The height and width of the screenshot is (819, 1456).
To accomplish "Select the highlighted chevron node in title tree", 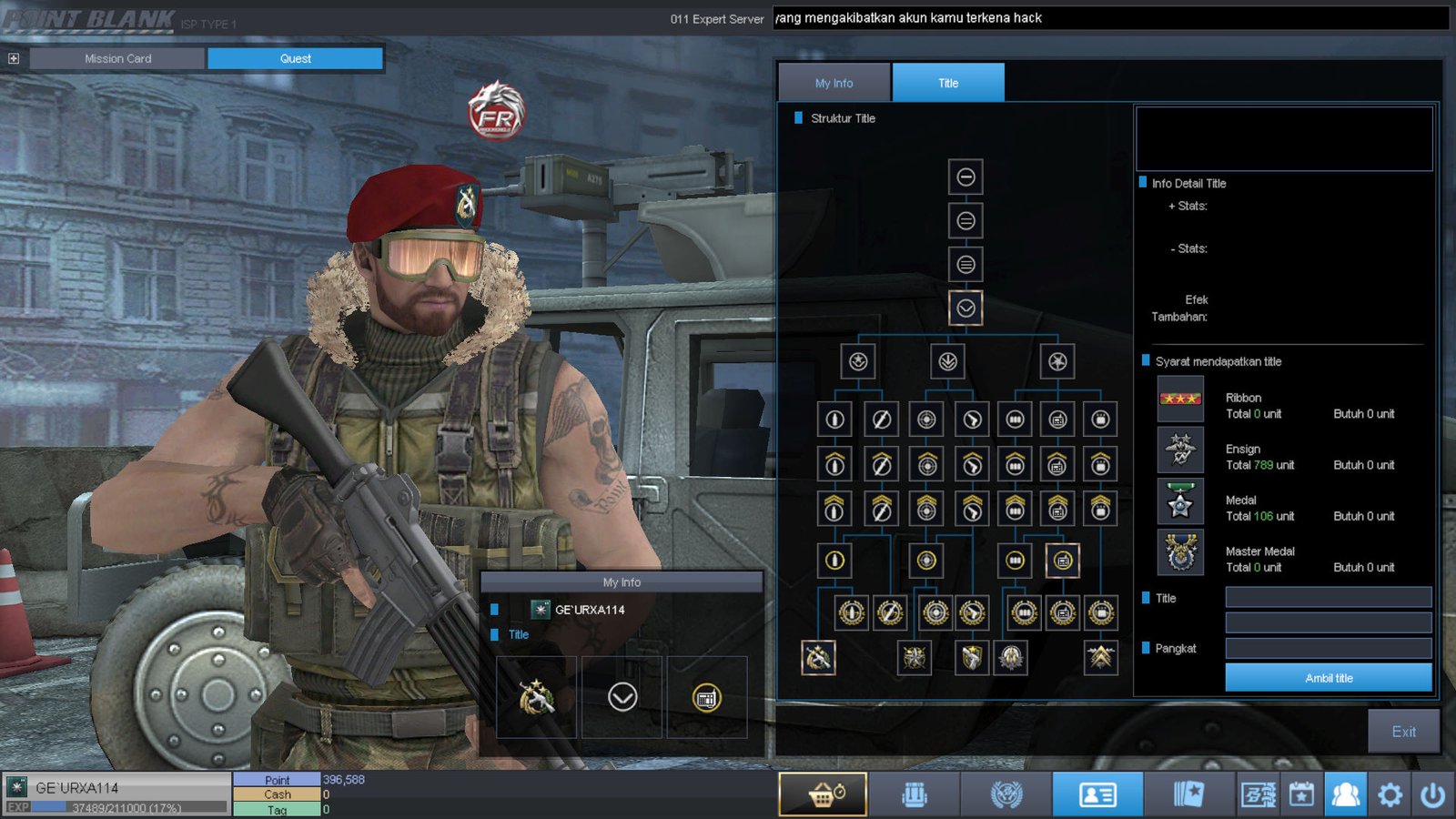I will (966, 308).
